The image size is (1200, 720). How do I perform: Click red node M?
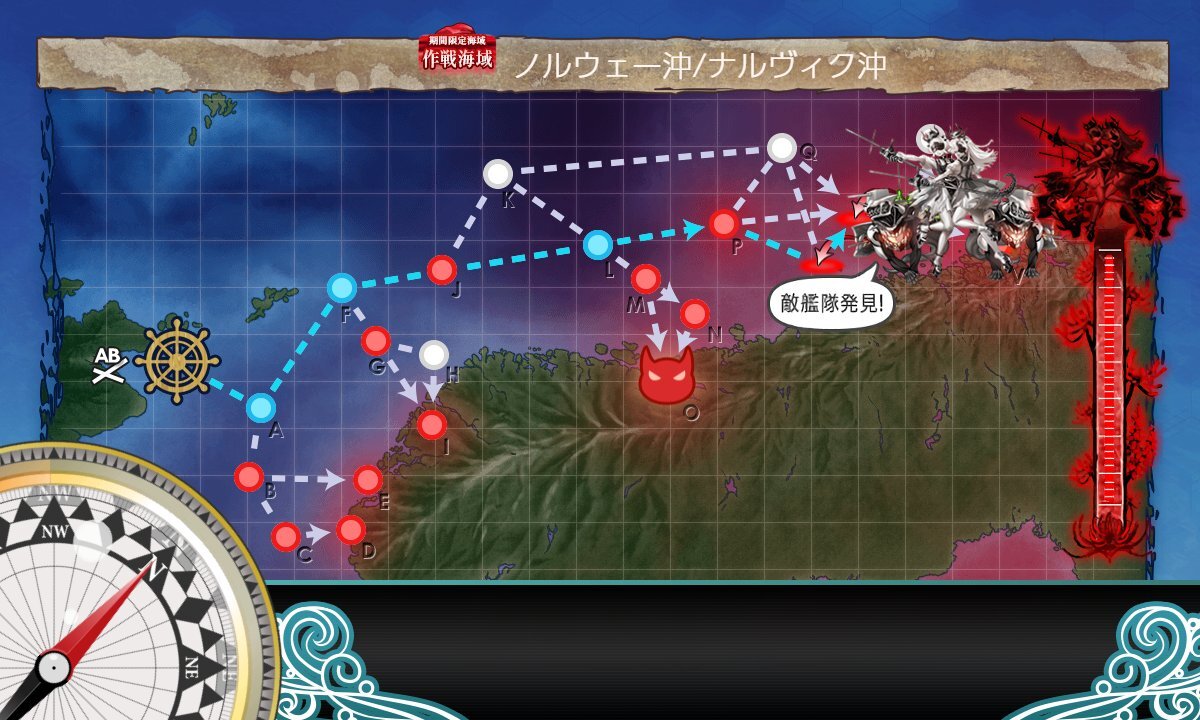[x=645, y=279]
